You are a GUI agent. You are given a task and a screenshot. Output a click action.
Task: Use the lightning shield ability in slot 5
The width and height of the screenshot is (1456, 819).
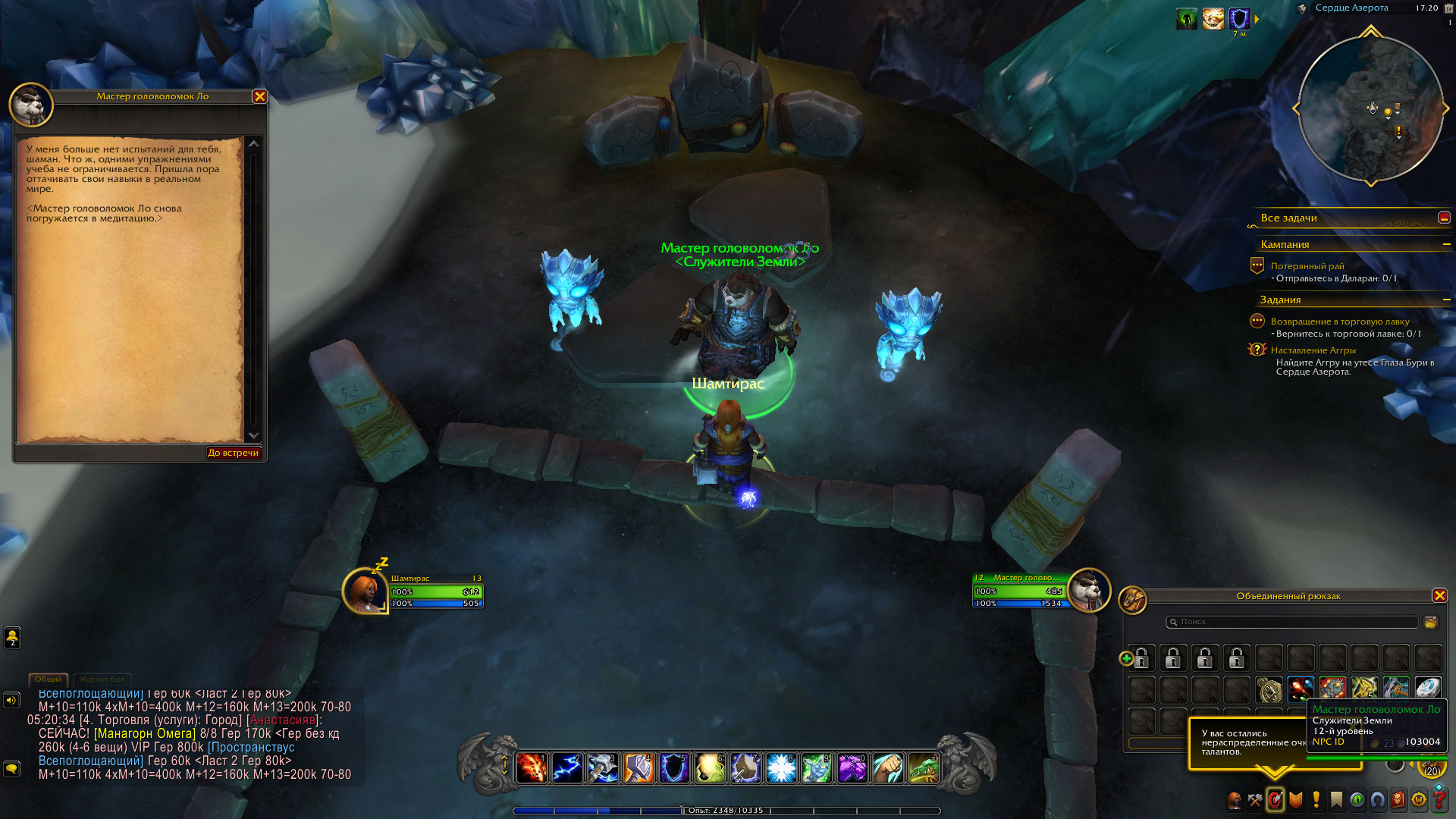tap(674, 768)
